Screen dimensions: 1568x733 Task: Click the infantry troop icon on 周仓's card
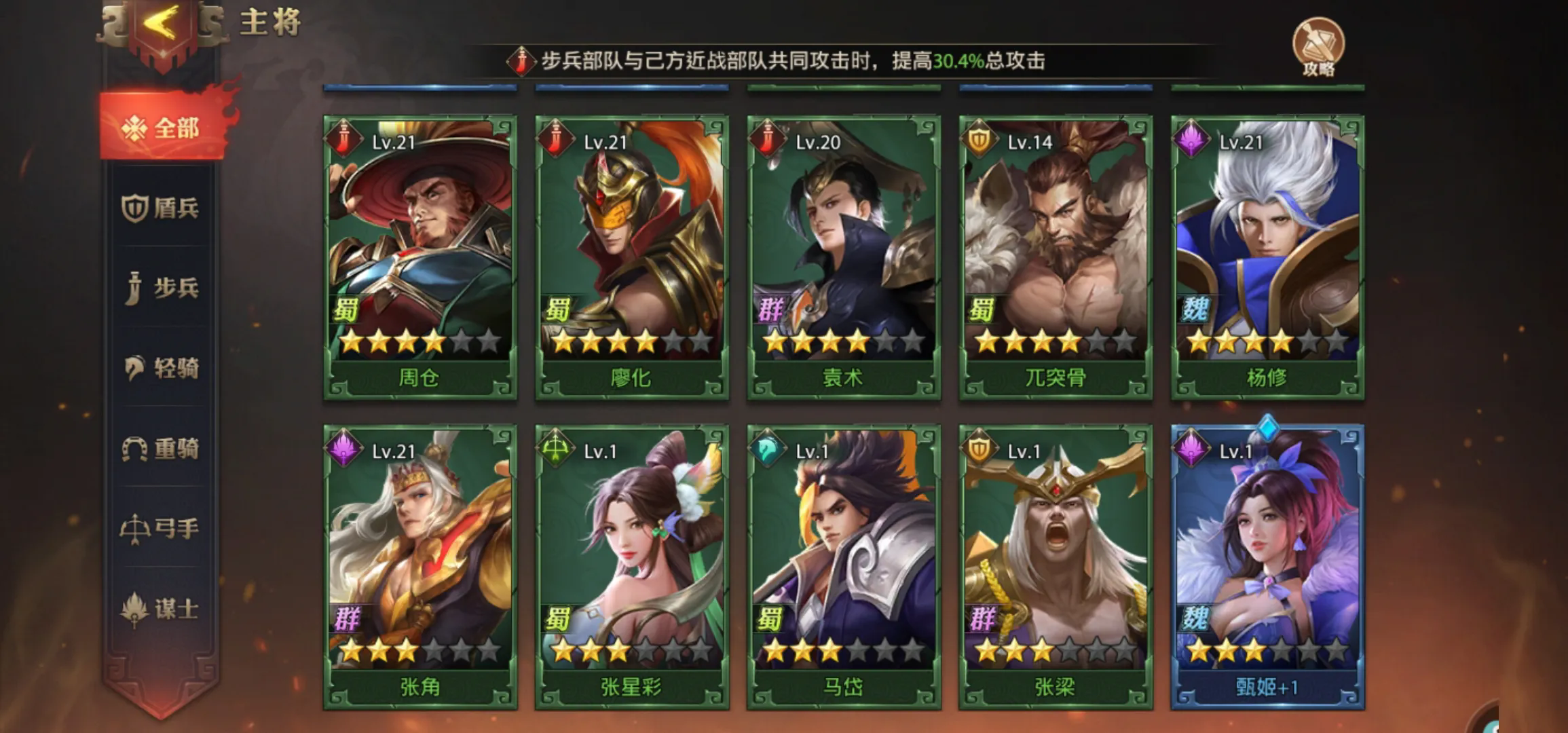point(345,139)
